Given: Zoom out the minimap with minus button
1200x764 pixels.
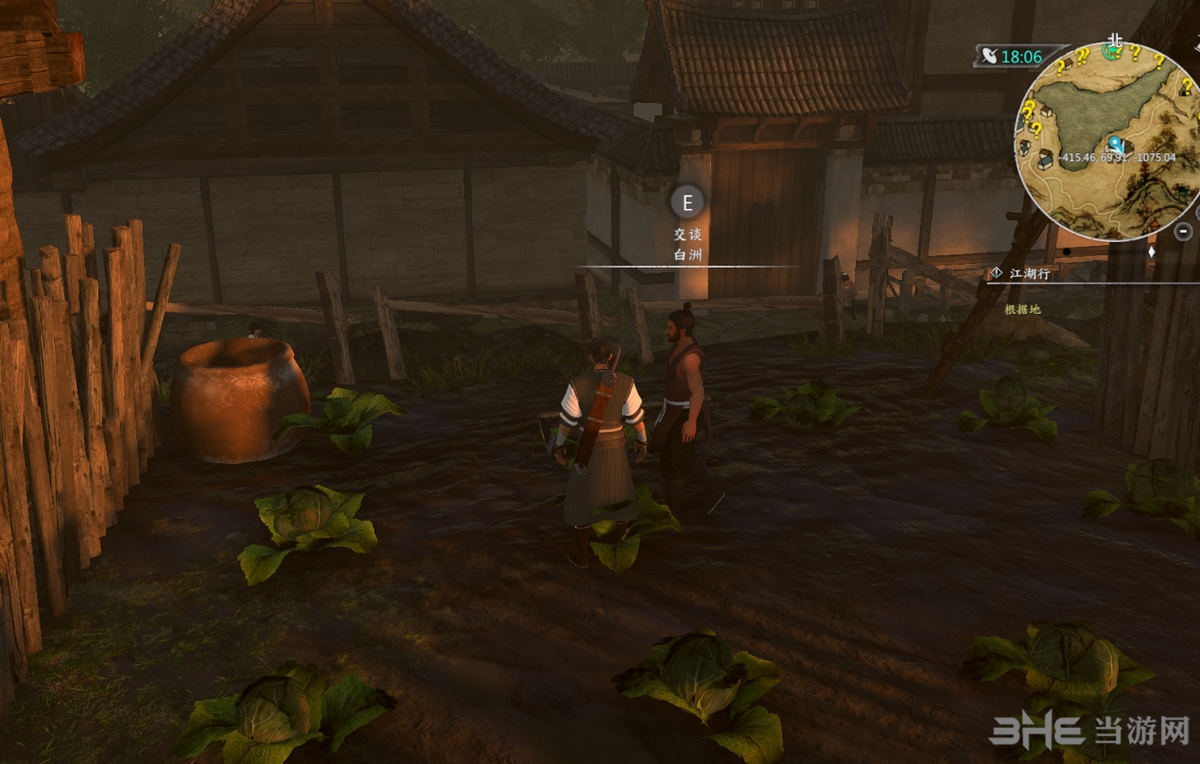Looking at the screenshot, I should 1183,231.
